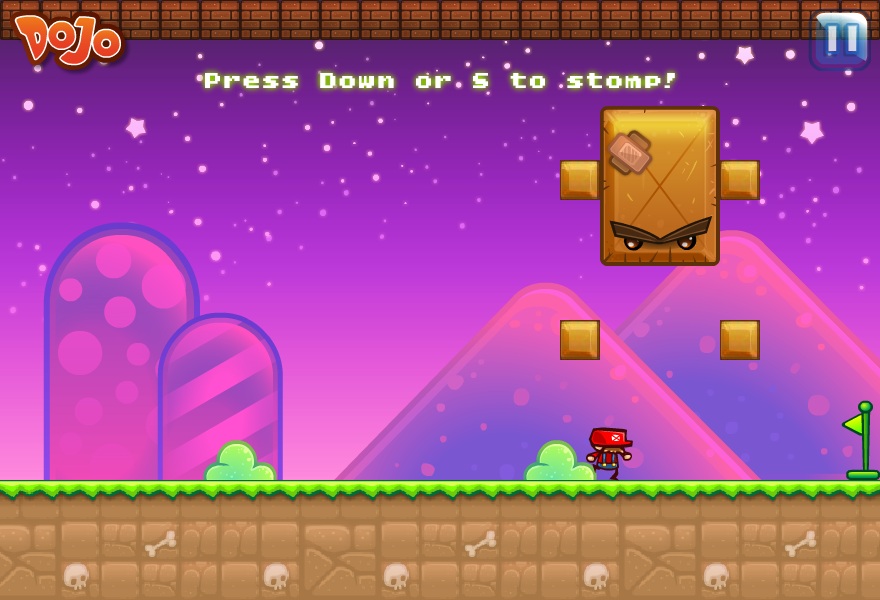Pause the game with the pause button

pos(840,40)
